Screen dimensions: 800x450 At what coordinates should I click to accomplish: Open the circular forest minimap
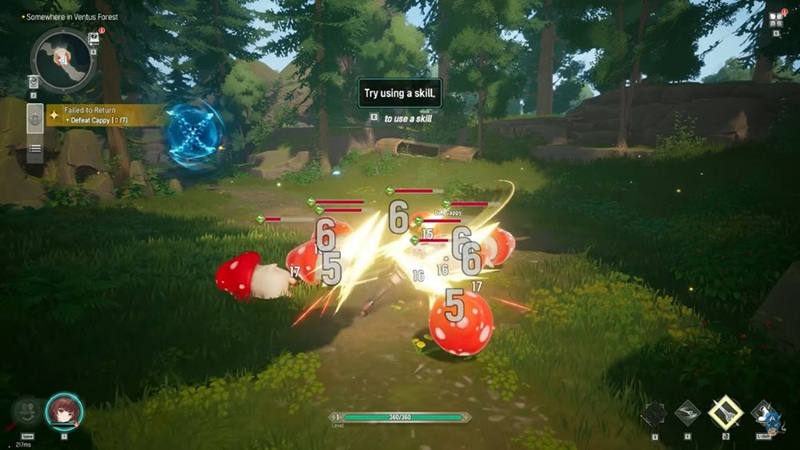click(63, 58)
